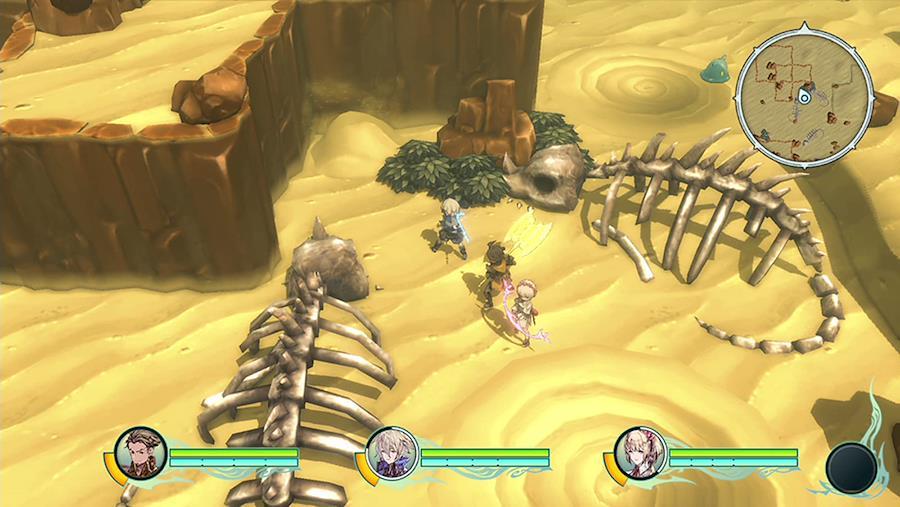Select the brown-haired character portrait
The width and height of the screenshot is (900, 507).
coord(139,454)
